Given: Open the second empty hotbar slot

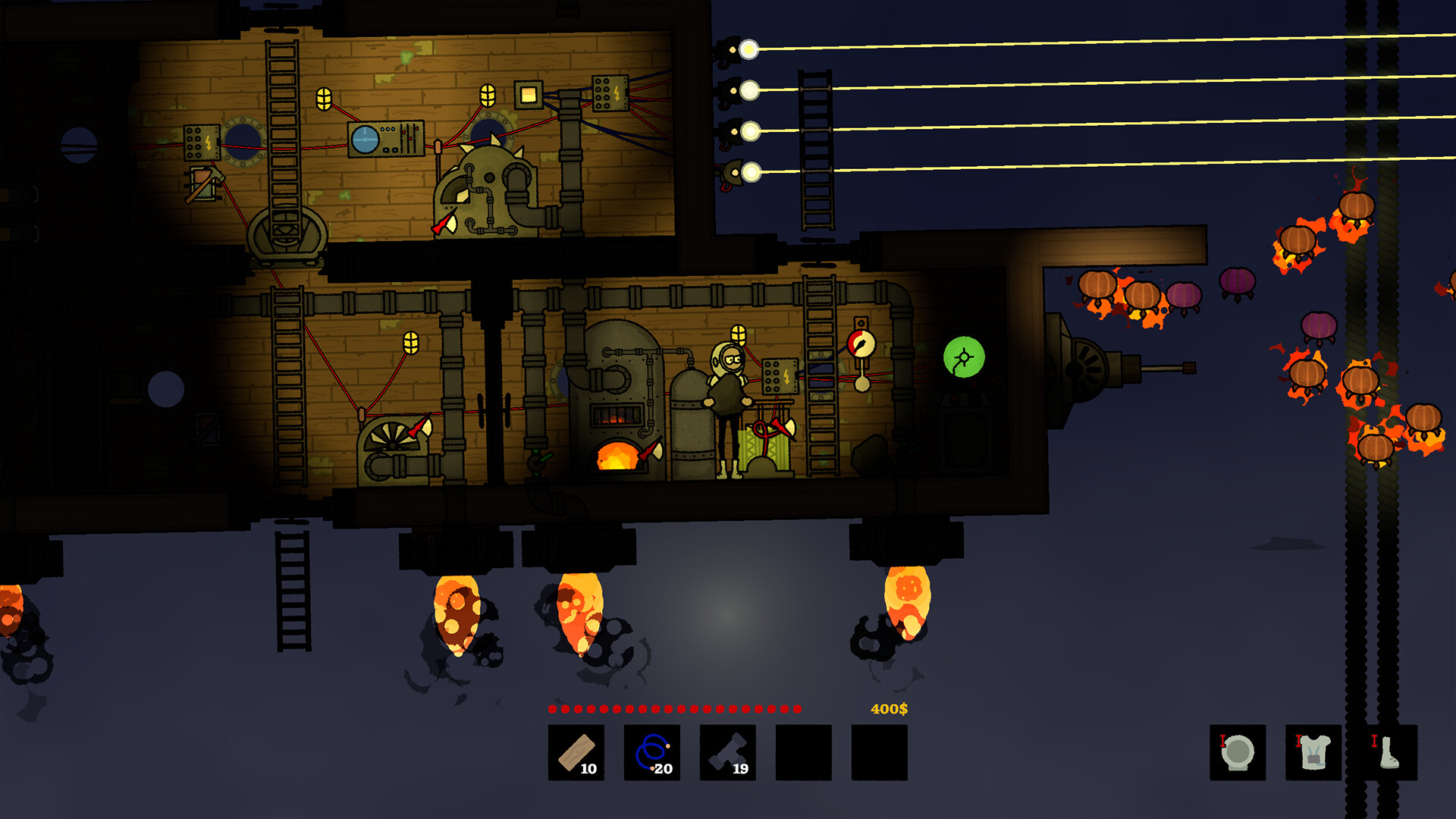Looking at the screenshot, I should [880, 755].
